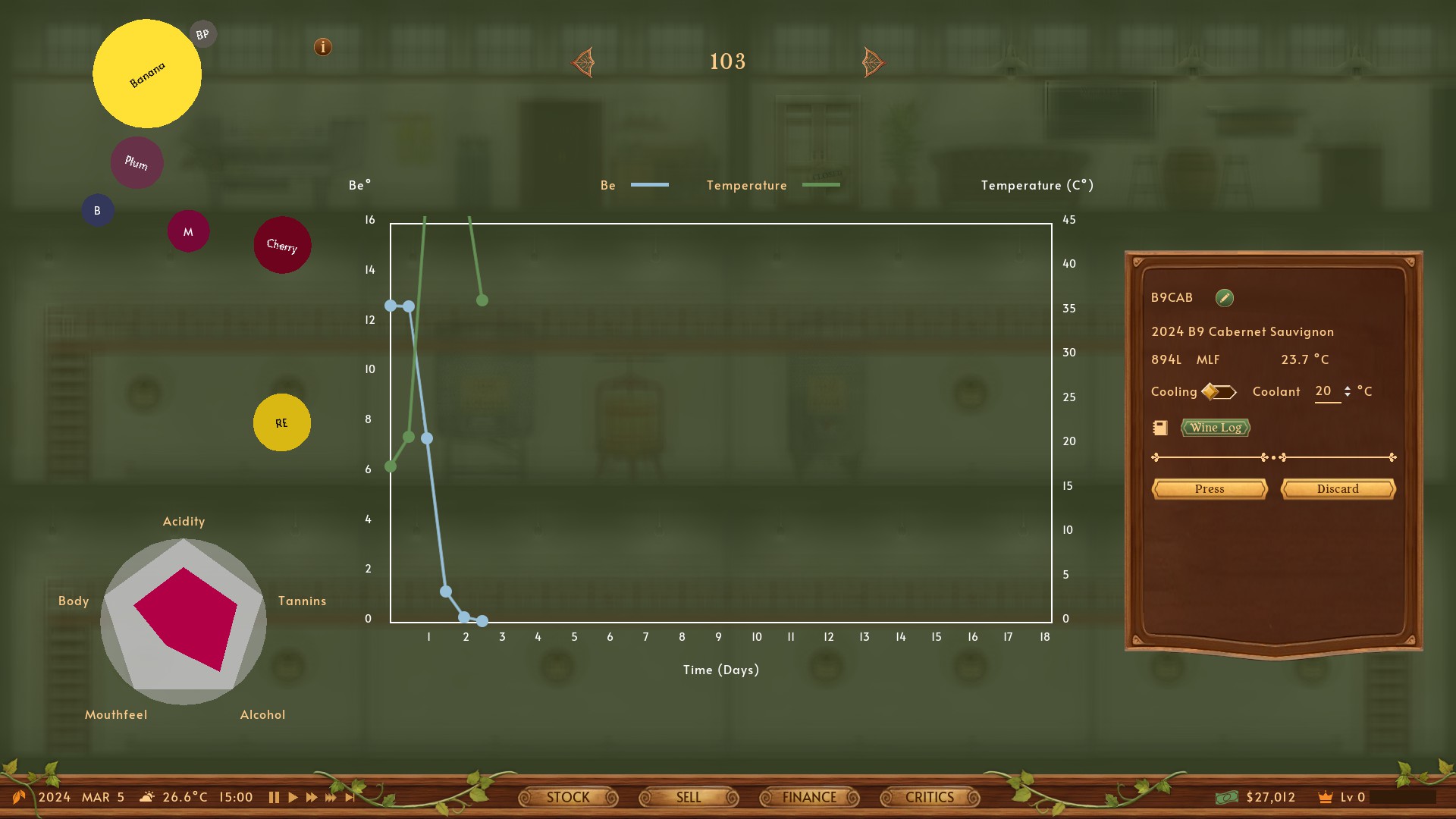Set time to normal play speed
The image size is (1456, 819).
pos(293,798)
